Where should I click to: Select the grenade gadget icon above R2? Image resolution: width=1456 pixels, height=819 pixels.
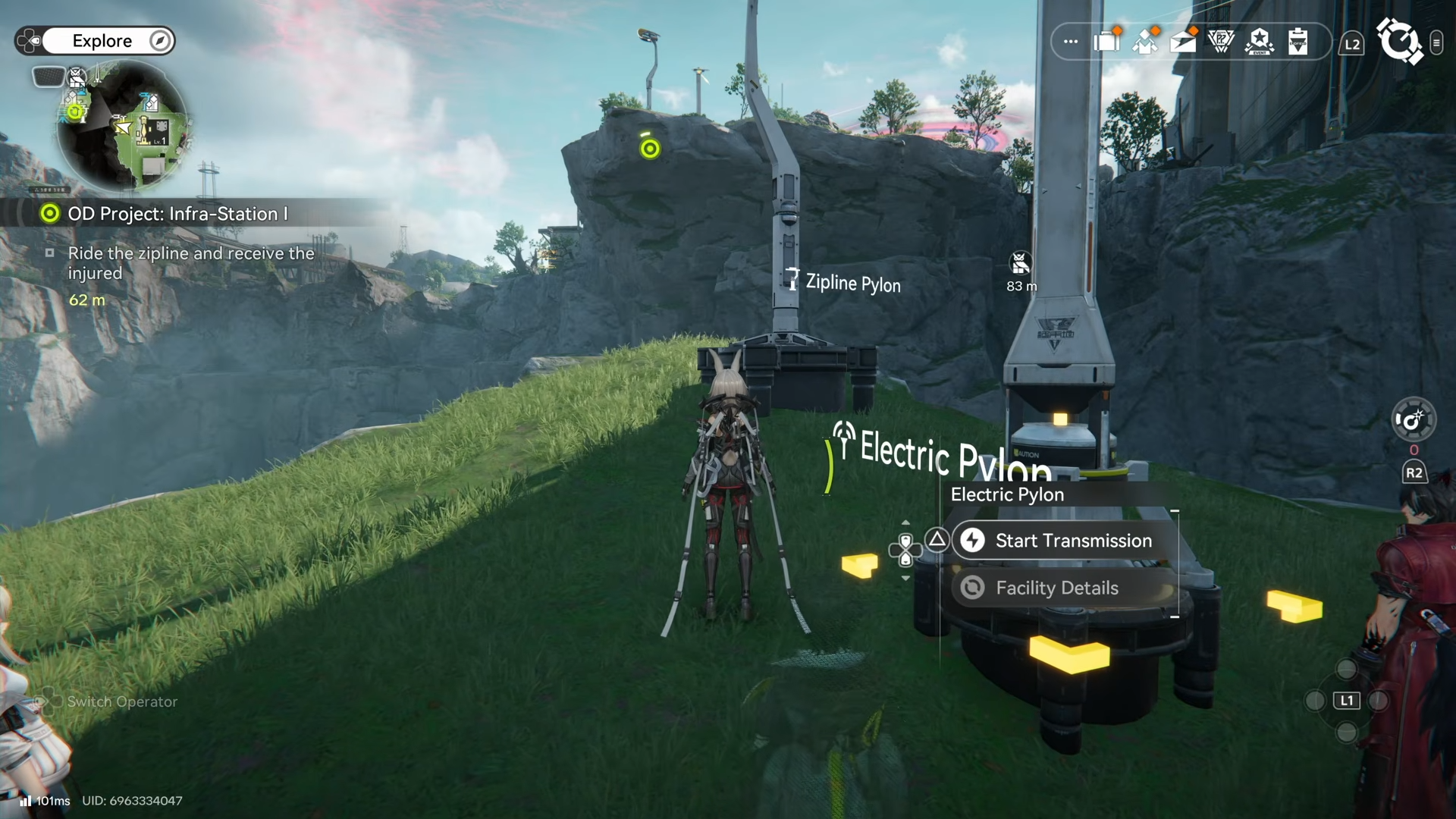click(x=1414, y=419)
